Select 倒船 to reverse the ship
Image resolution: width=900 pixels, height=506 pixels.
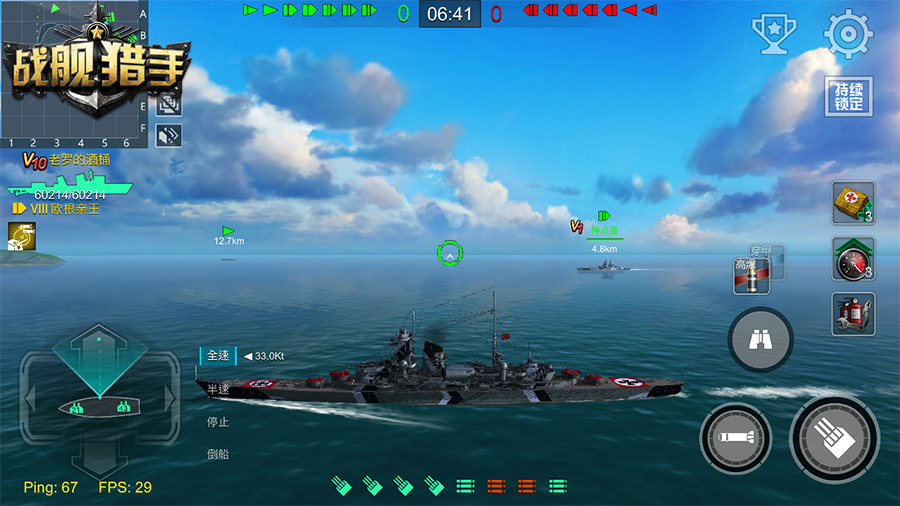218,453
